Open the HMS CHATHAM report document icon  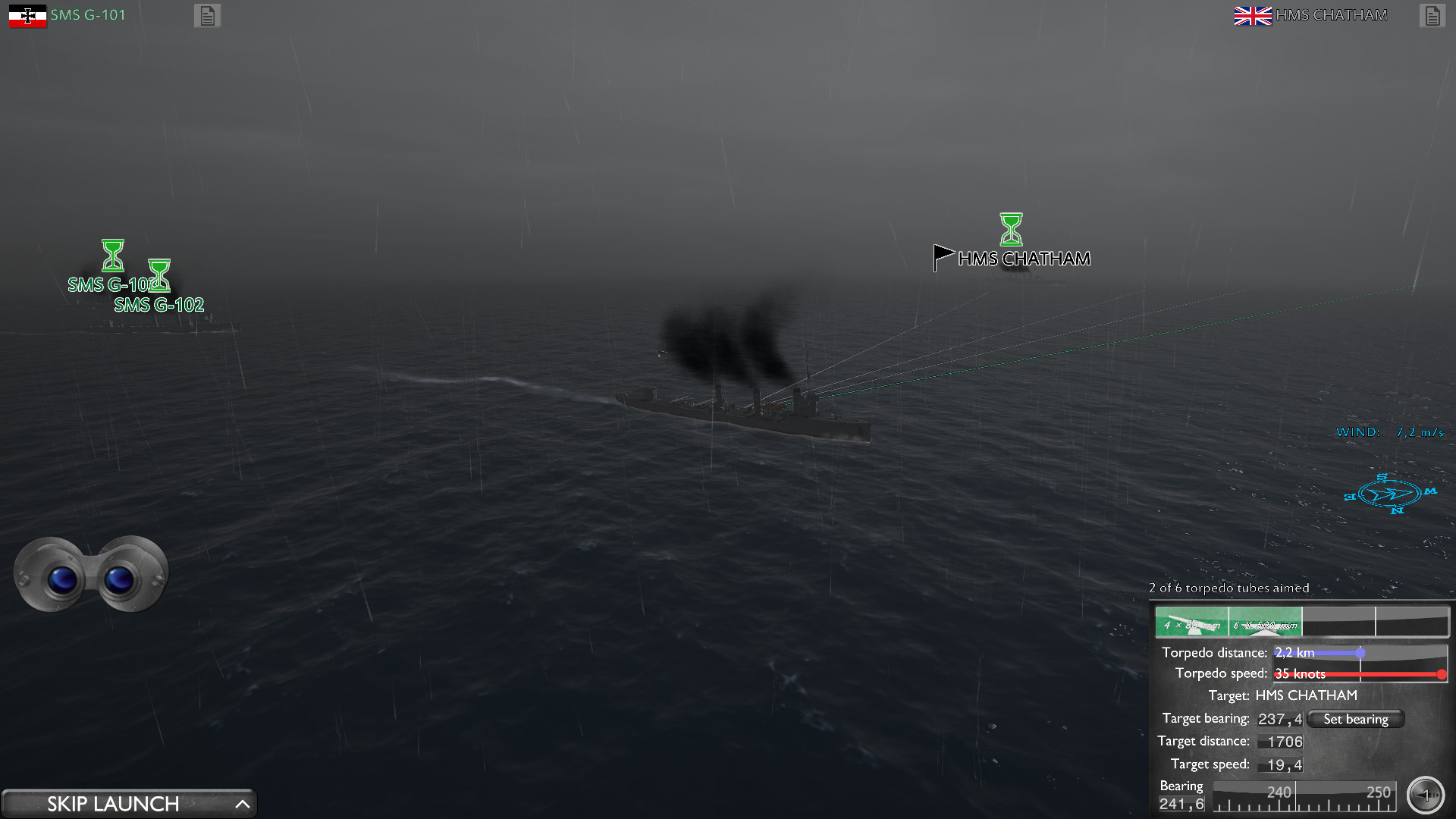(x=1431, y=14)
